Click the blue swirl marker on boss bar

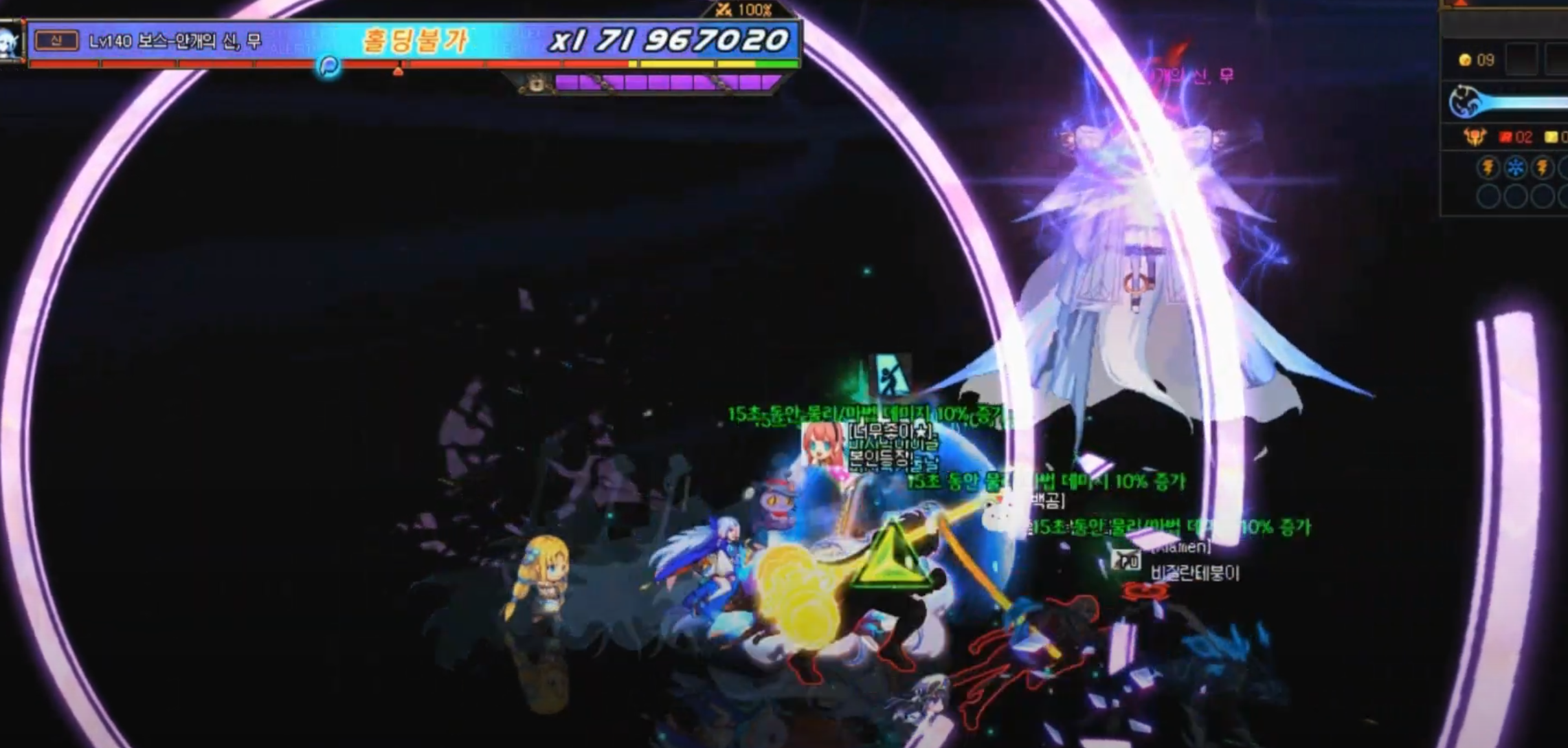click(x=330, y=66)
